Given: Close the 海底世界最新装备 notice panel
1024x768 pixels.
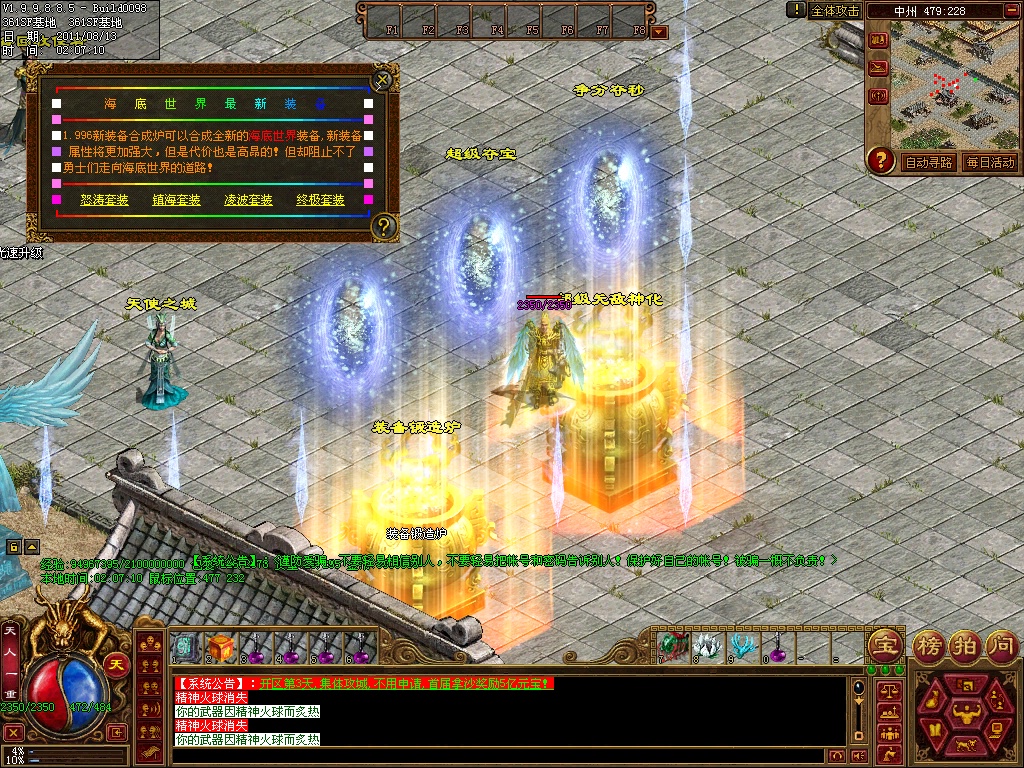Looking at the screenshot, I should (381, 79).
